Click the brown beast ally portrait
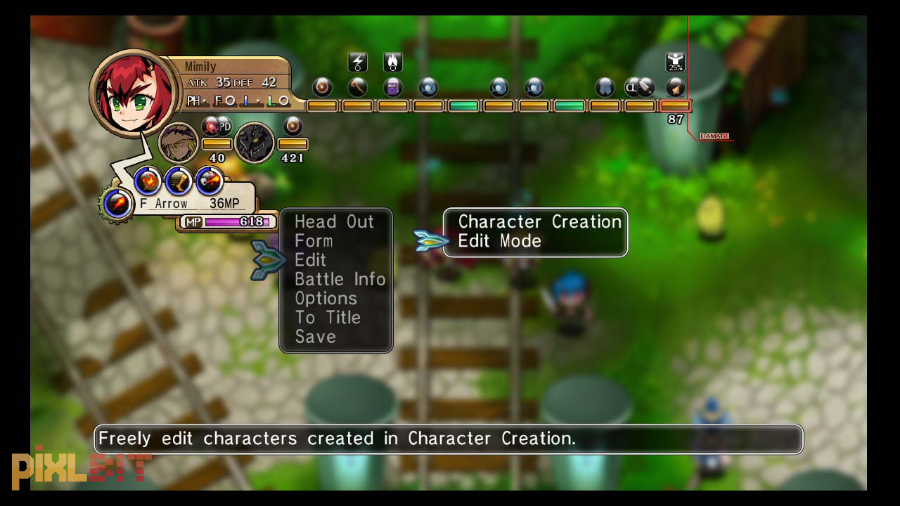Image resolution: width=900 pixels, height=506 pixels. coord(179,141)
